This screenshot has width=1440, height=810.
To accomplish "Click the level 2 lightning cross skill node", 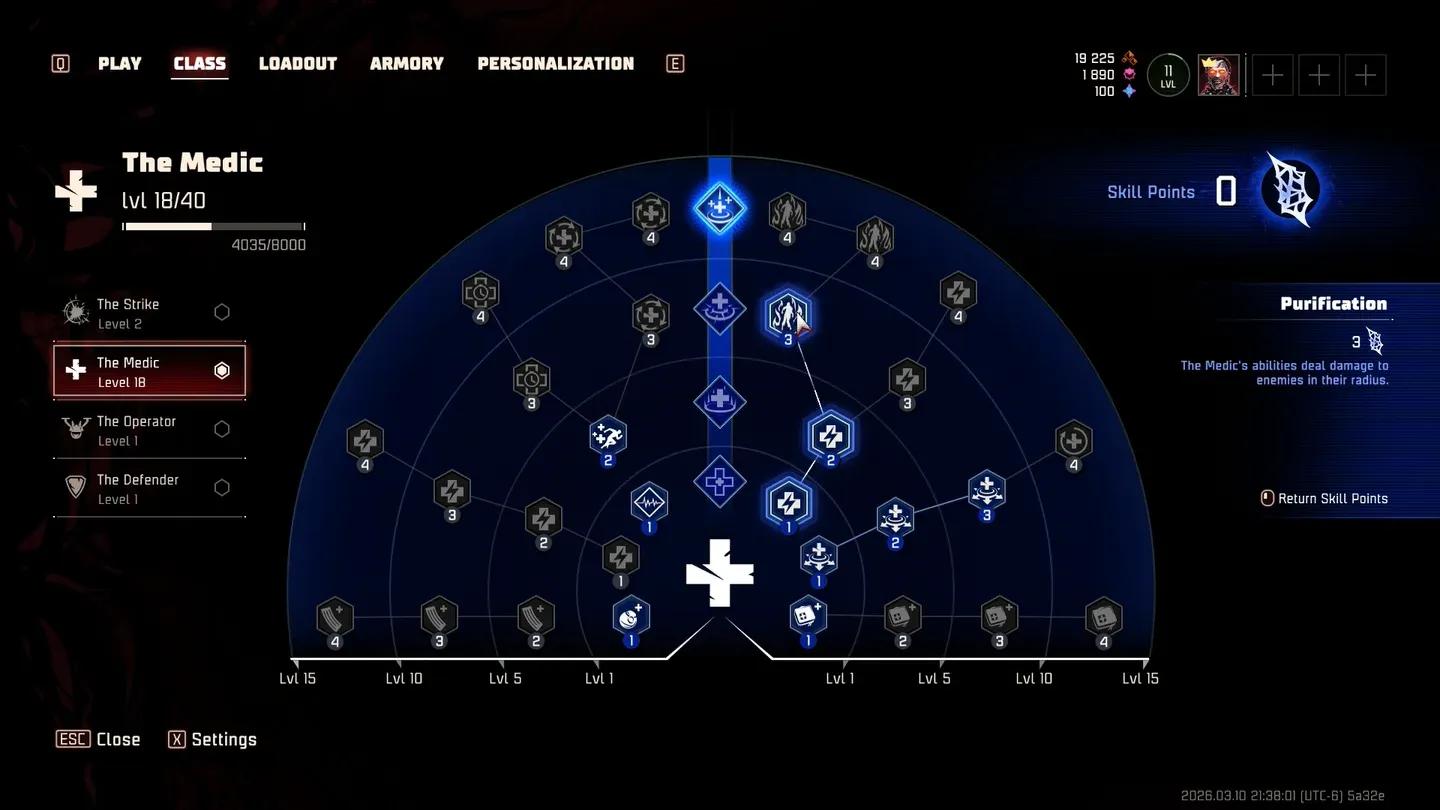I will 831,435.
